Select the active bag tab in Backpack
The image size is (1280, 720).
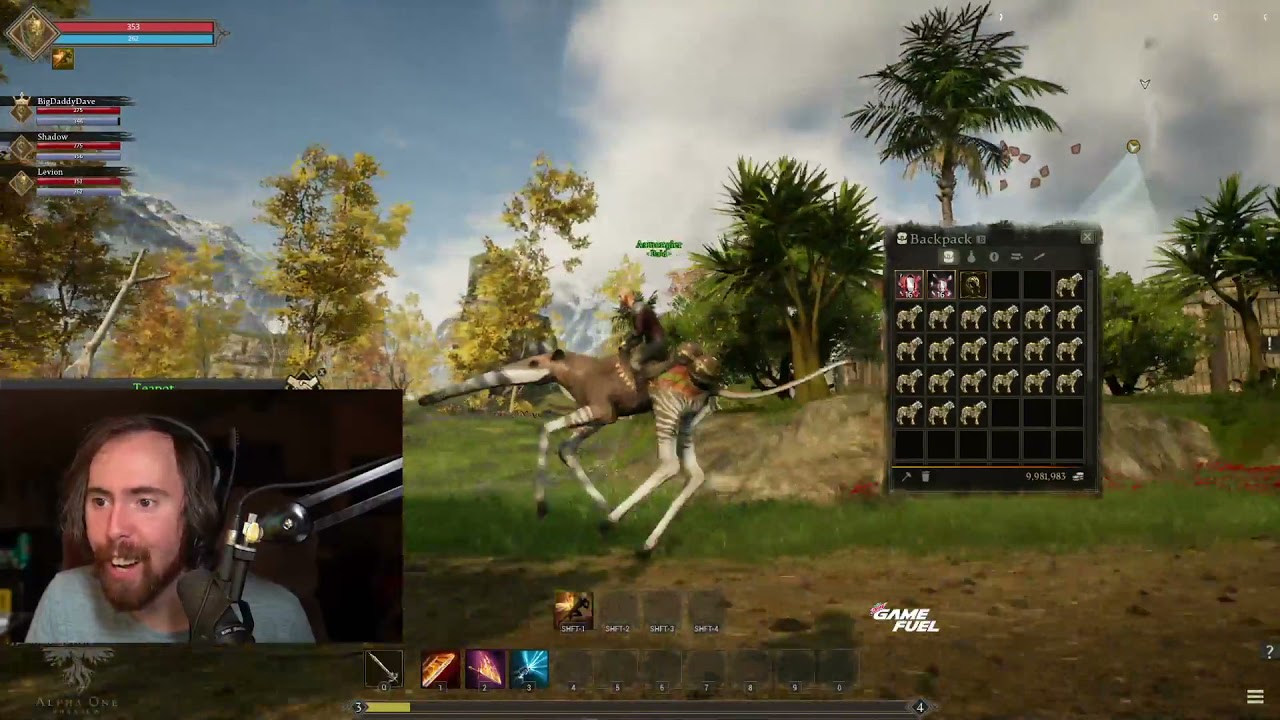click(948, 257)
